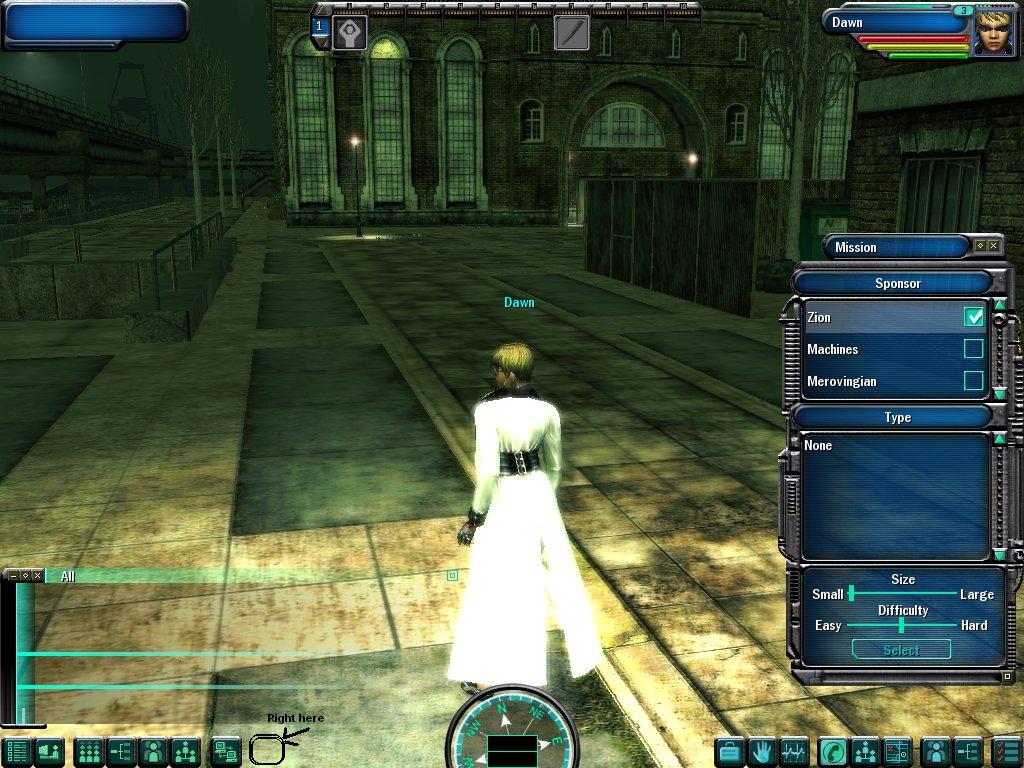This screenshot has height=768, width=1024.
Task: Check the Machines sponsor box
Action: tap(973, 349)
